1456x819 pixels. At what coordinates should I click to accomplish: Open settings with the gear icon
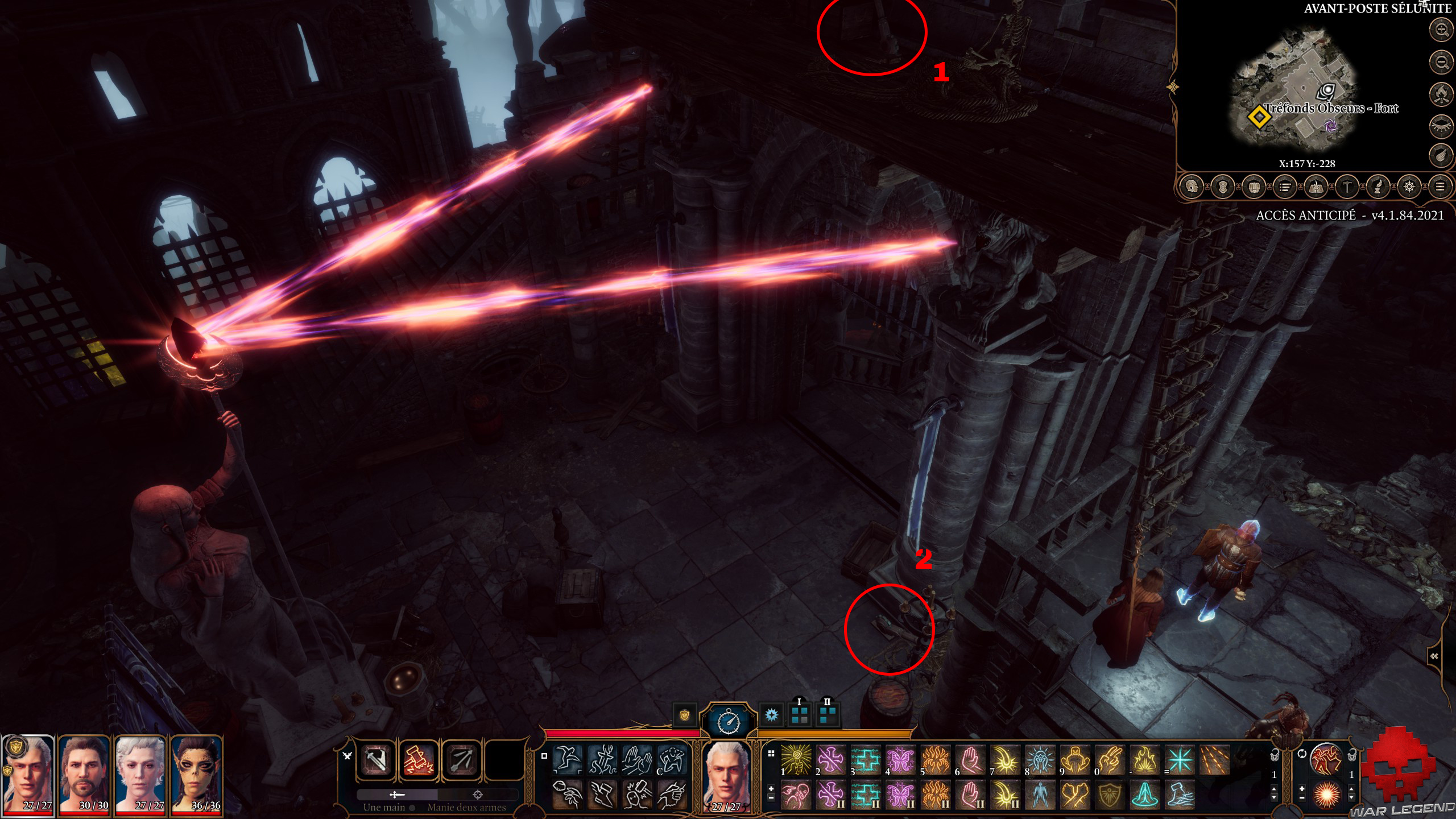click(1409, 187)
